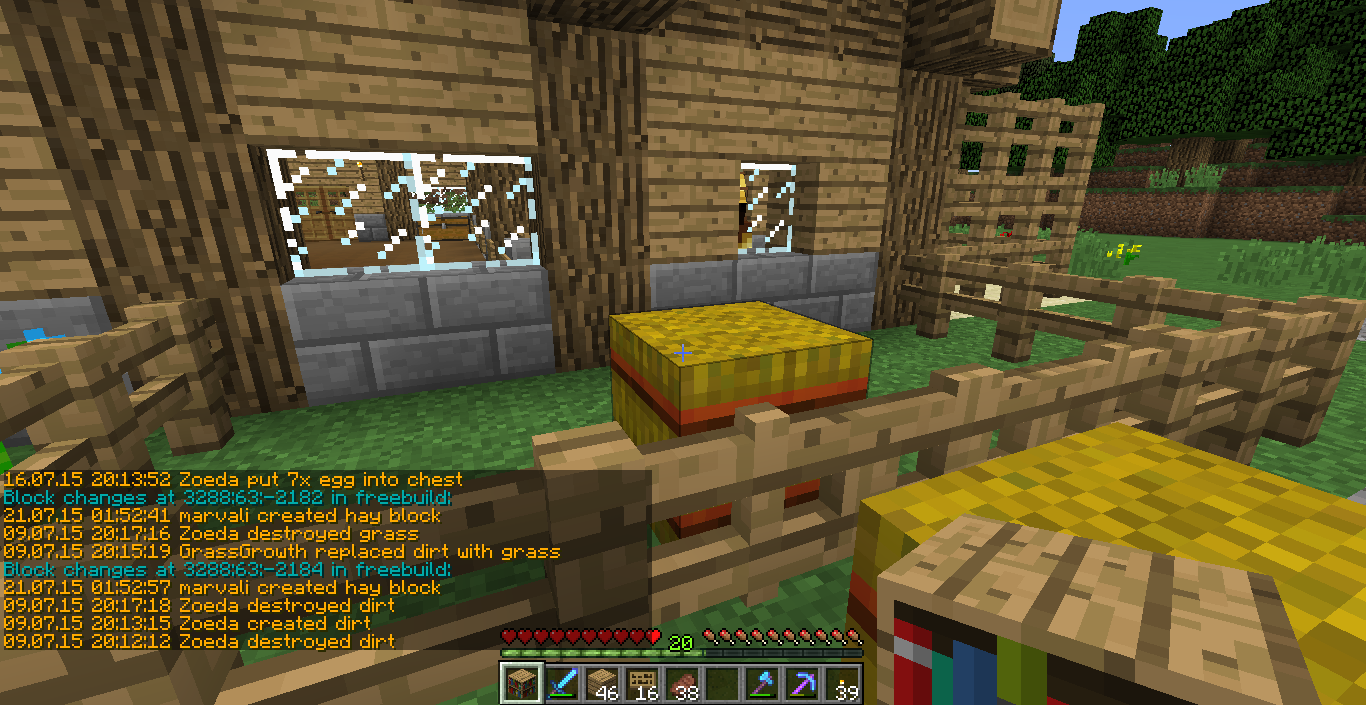Viewport: 1366px width, 705px height.
Task: Choose the diamond sword in the hotbar
Action: pos(560,682)
